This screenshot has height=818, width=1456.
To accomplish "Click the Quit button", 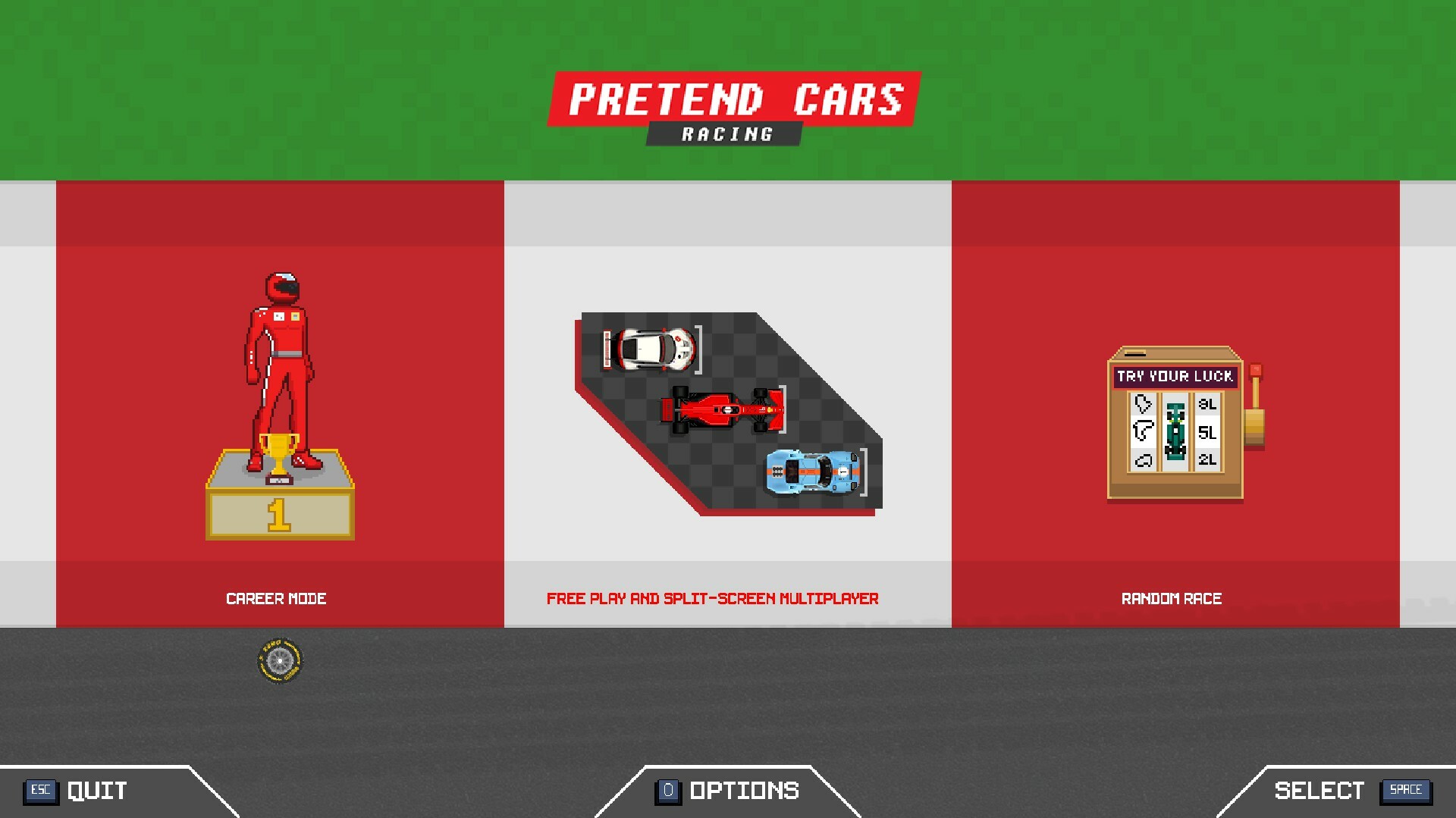I will point(95,791).
